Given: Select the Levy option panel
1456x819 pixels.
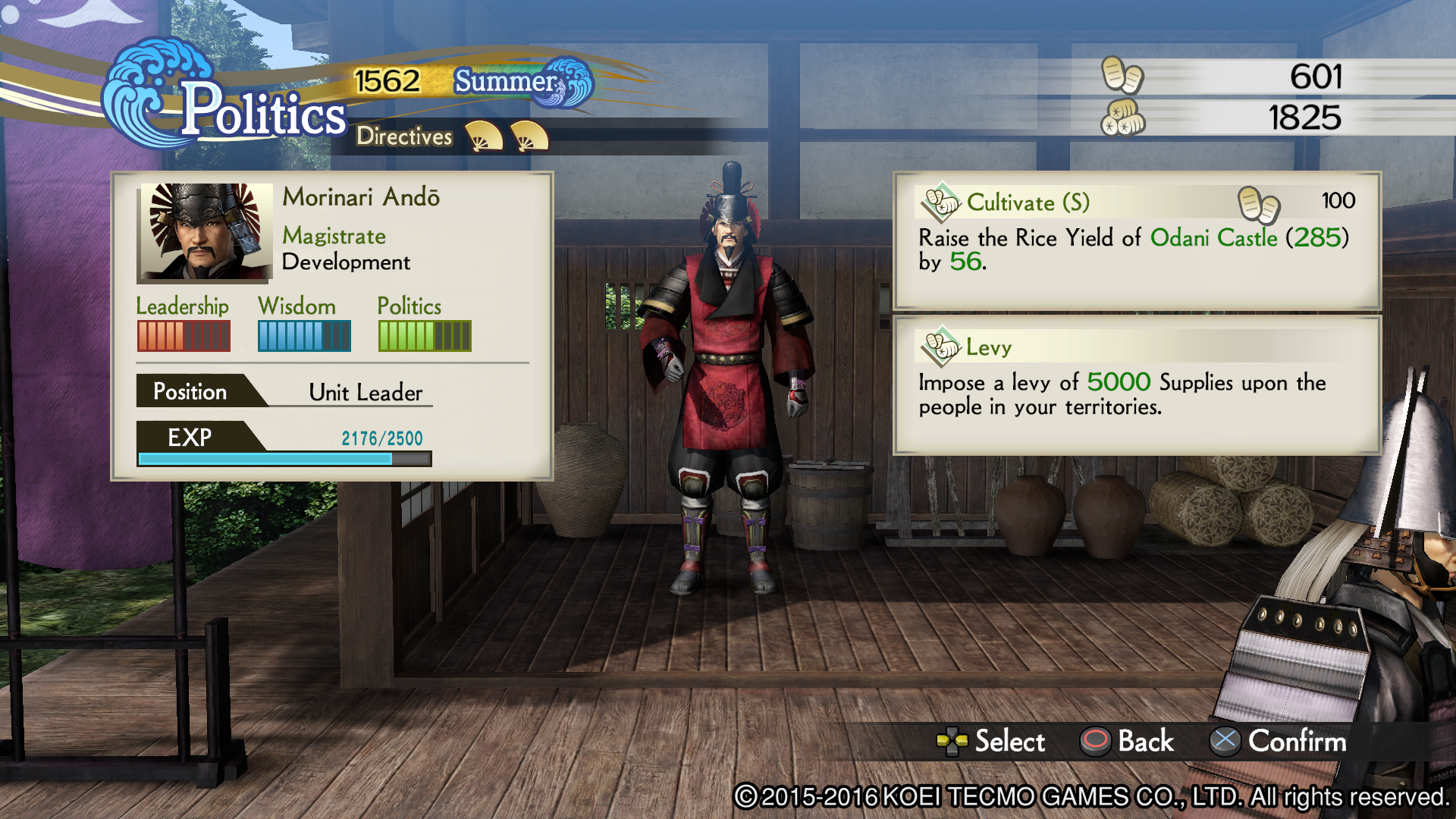Looking at the screenshot, I should (1130, 383).
